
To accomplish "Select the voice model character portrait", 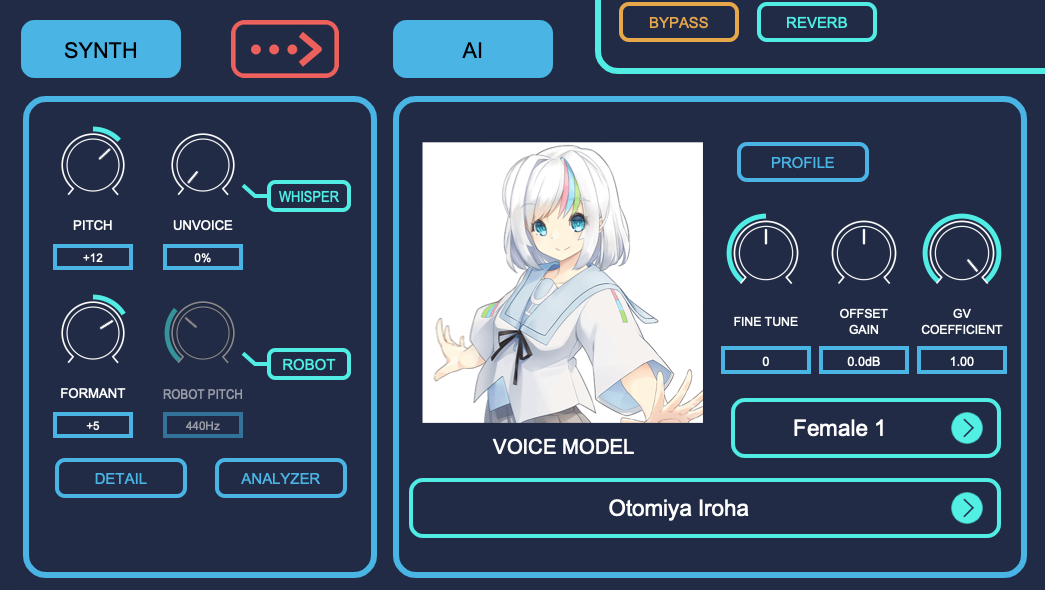I will [x=562, y=282].
